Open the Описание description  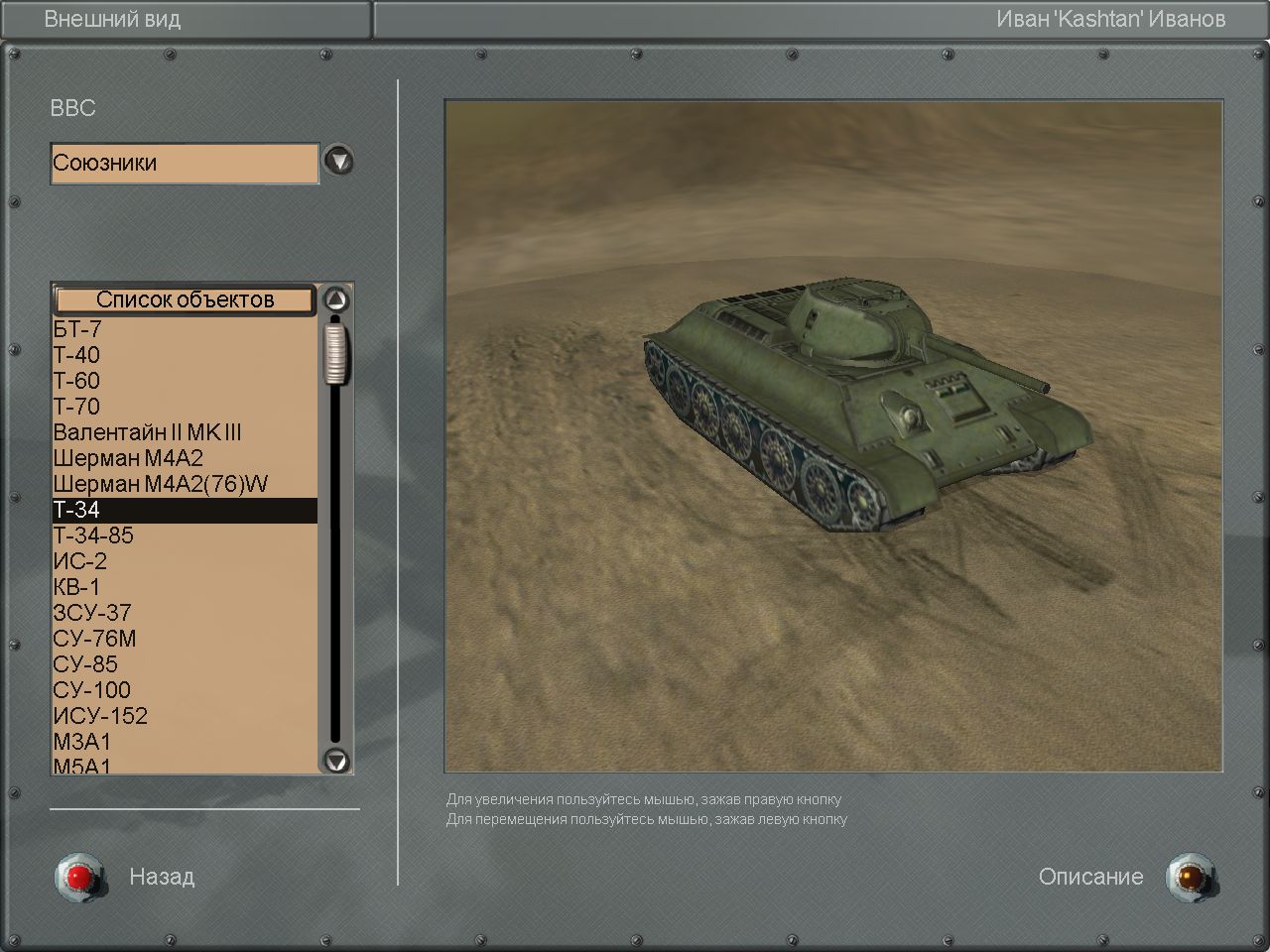[x=1186, y=877]
